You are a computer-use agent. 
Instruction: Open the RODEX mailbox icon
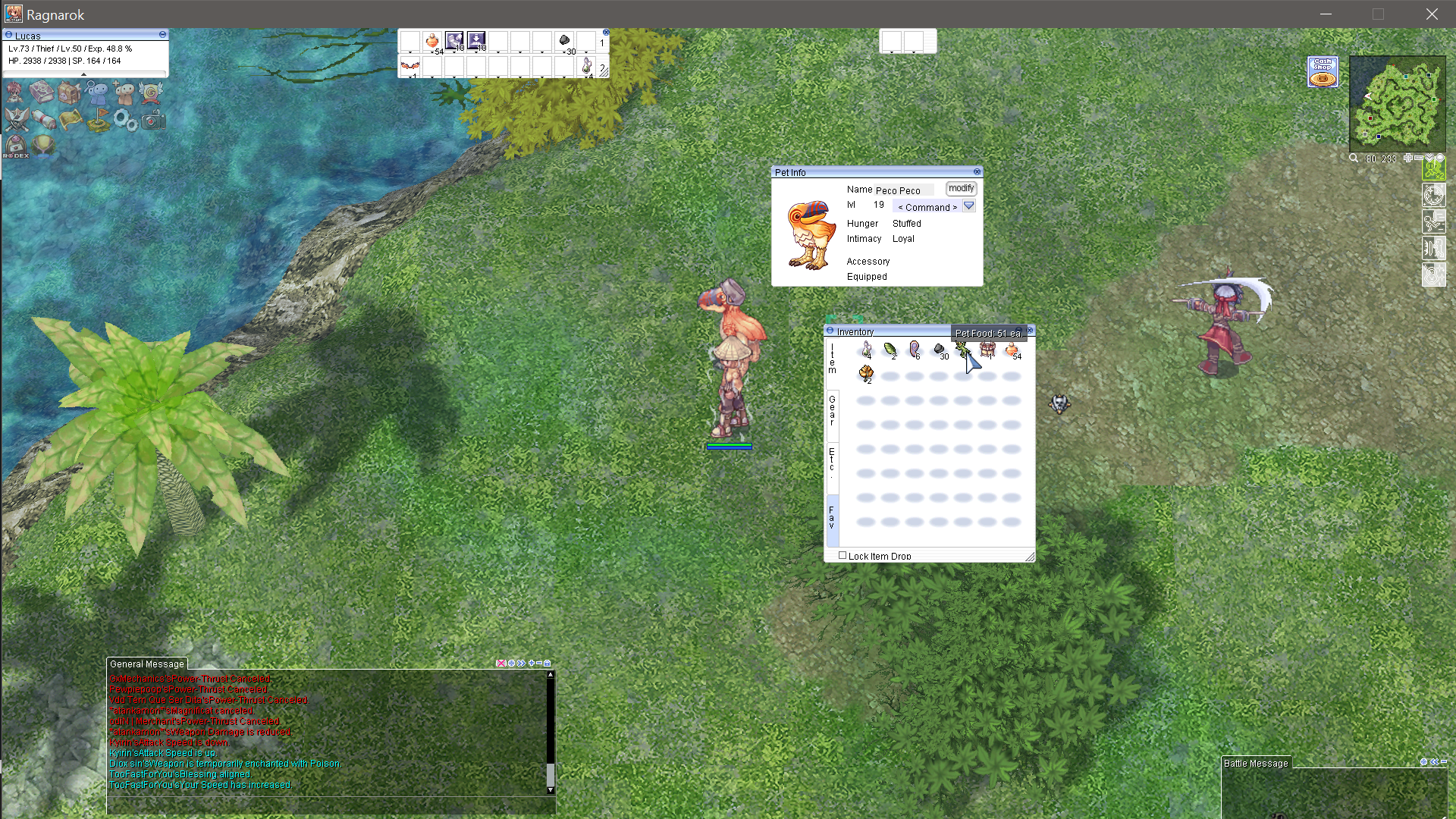[15, 146]
